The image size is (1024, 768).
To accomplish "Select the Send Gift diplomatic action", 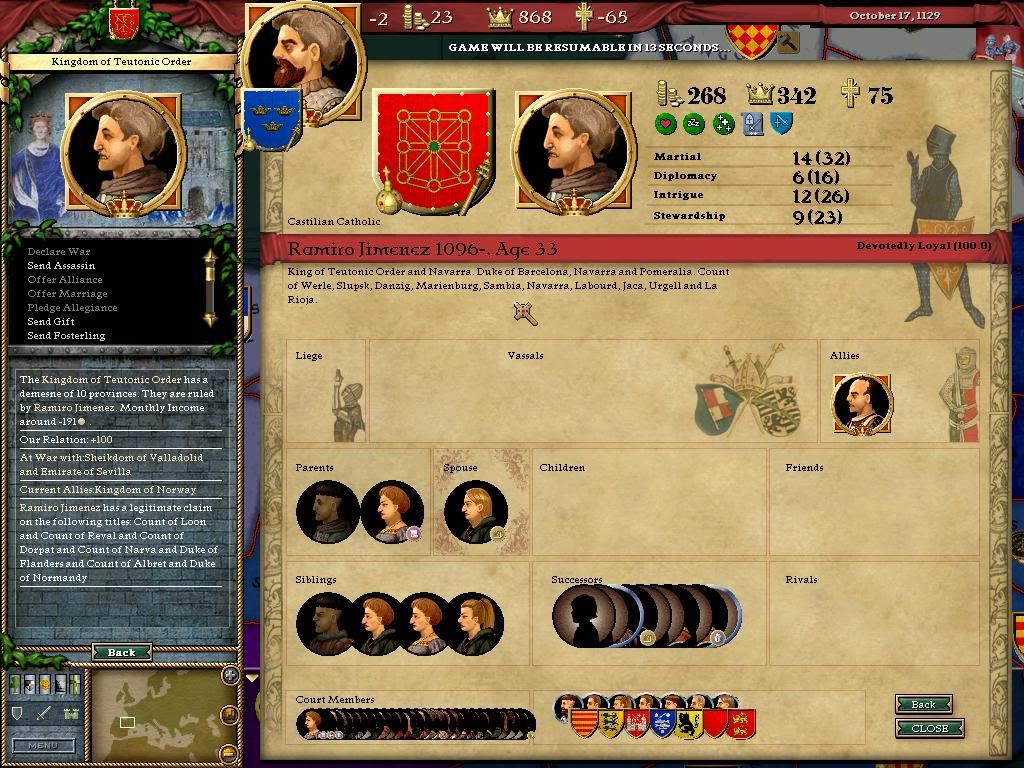I will tap(51, 322).
